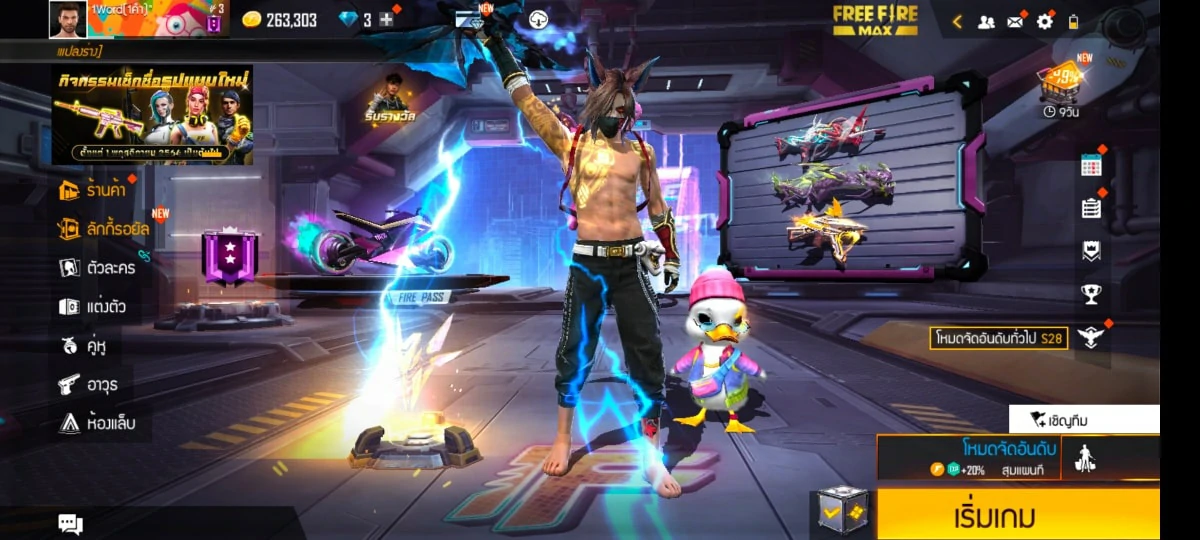
Task: Open the chat speech bubble
Action: [x=70, y=523]
